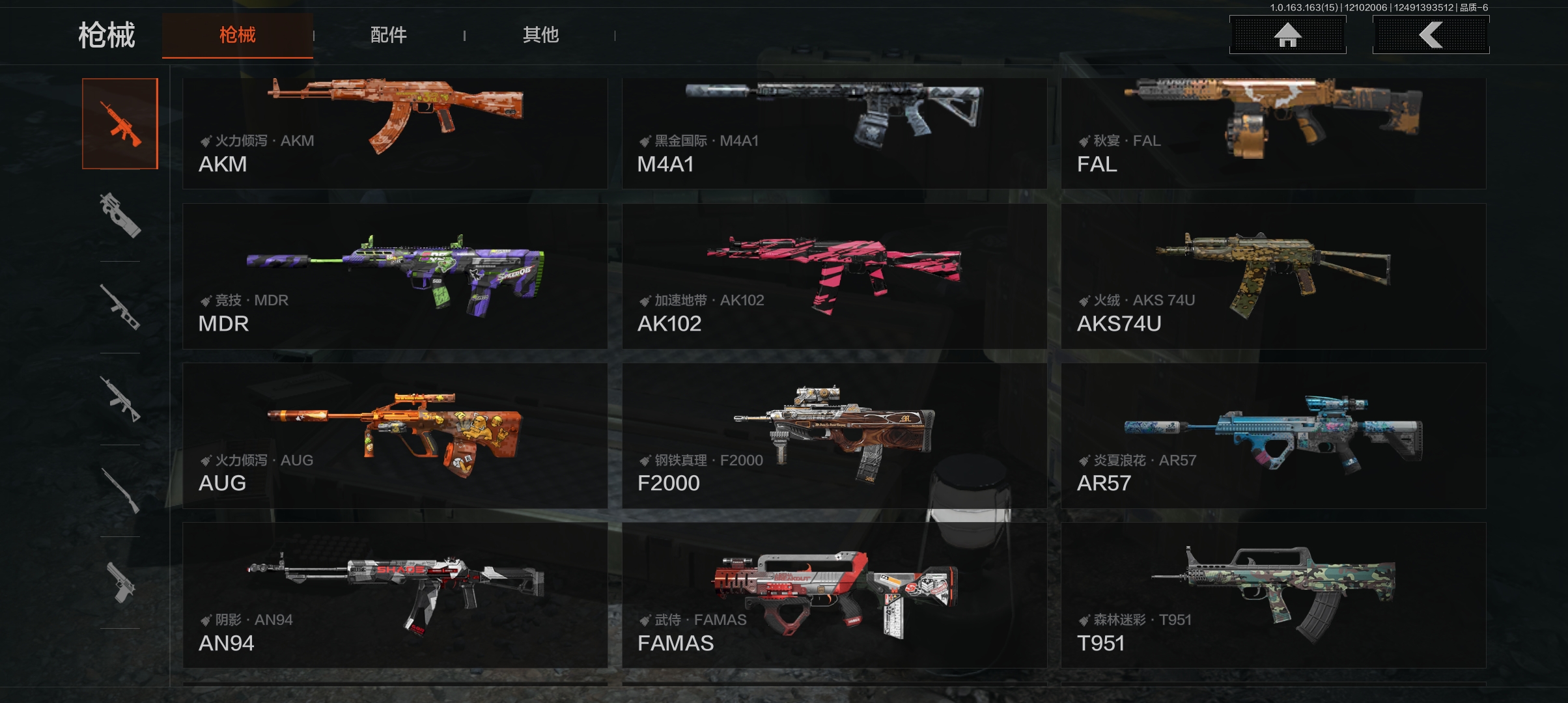
Task: Open the M4A1 weapon card
Action: tap(834, 133)
